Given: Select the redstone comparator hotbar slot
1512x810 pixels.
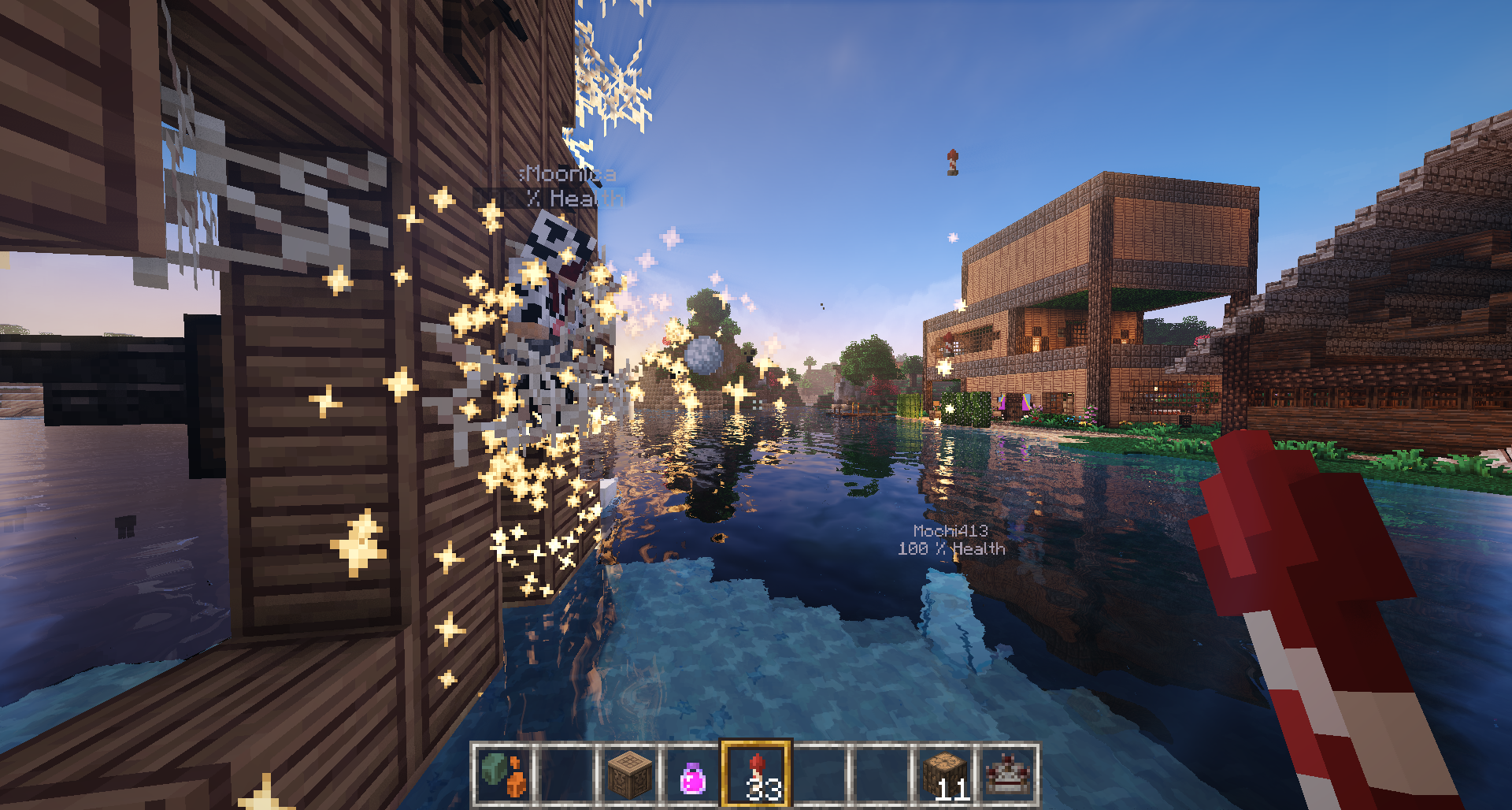Looking at the screenshot, I should [x=1008, y=775].
